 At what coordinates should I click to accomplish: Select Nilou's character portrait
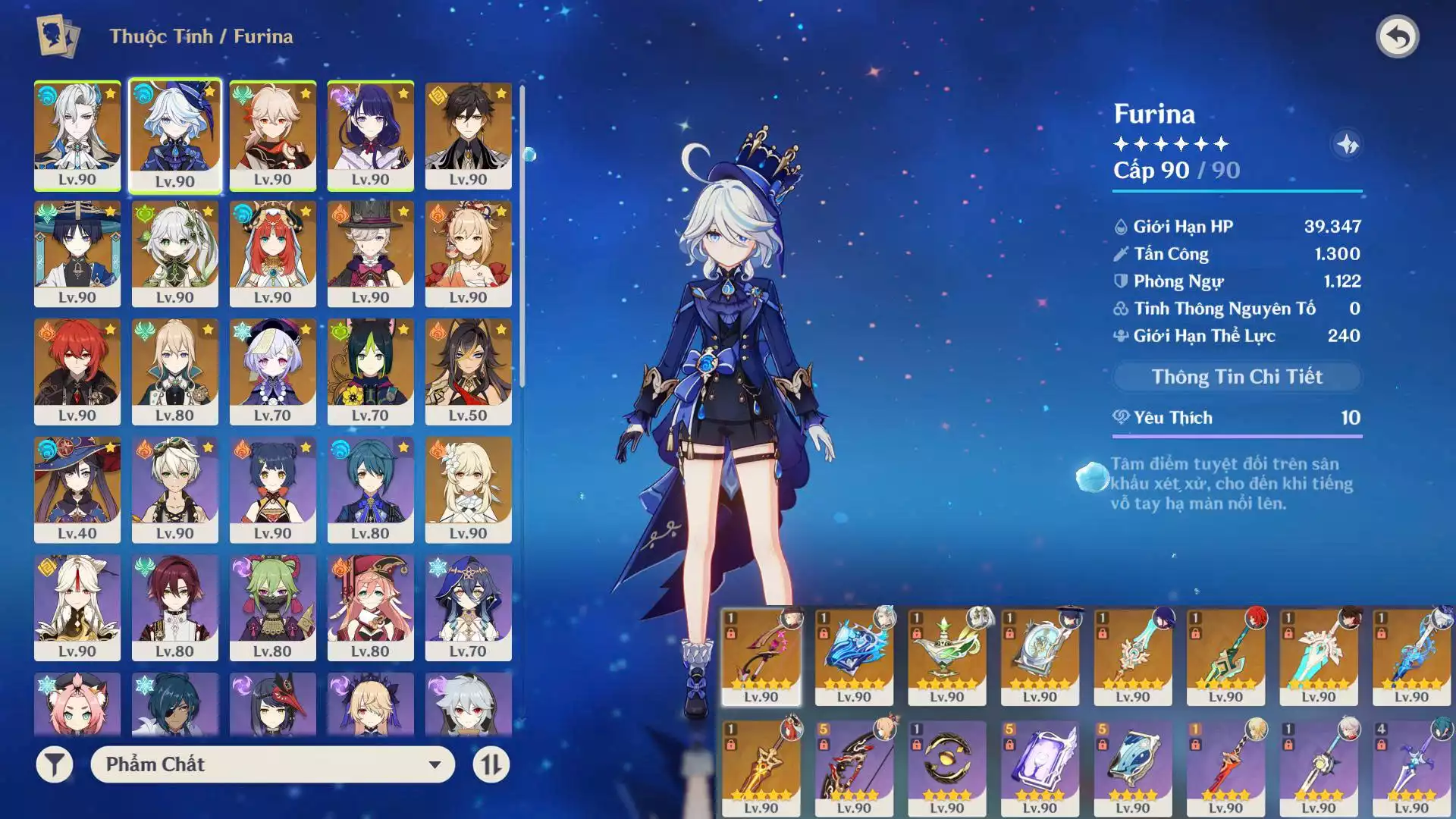[x=272, y=253]
